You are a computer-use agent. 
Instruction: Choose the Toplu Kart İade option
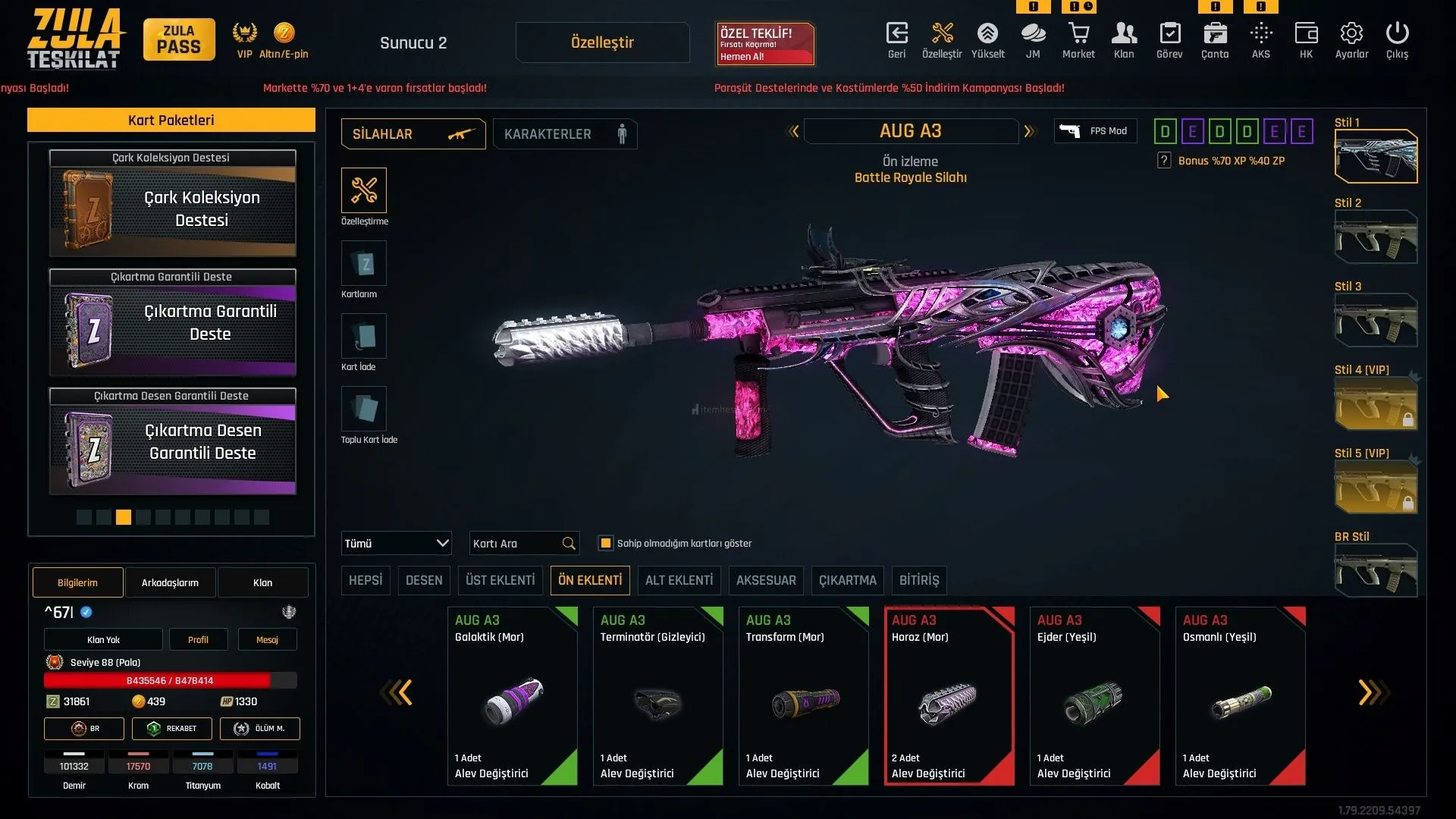tap(364, 409)
